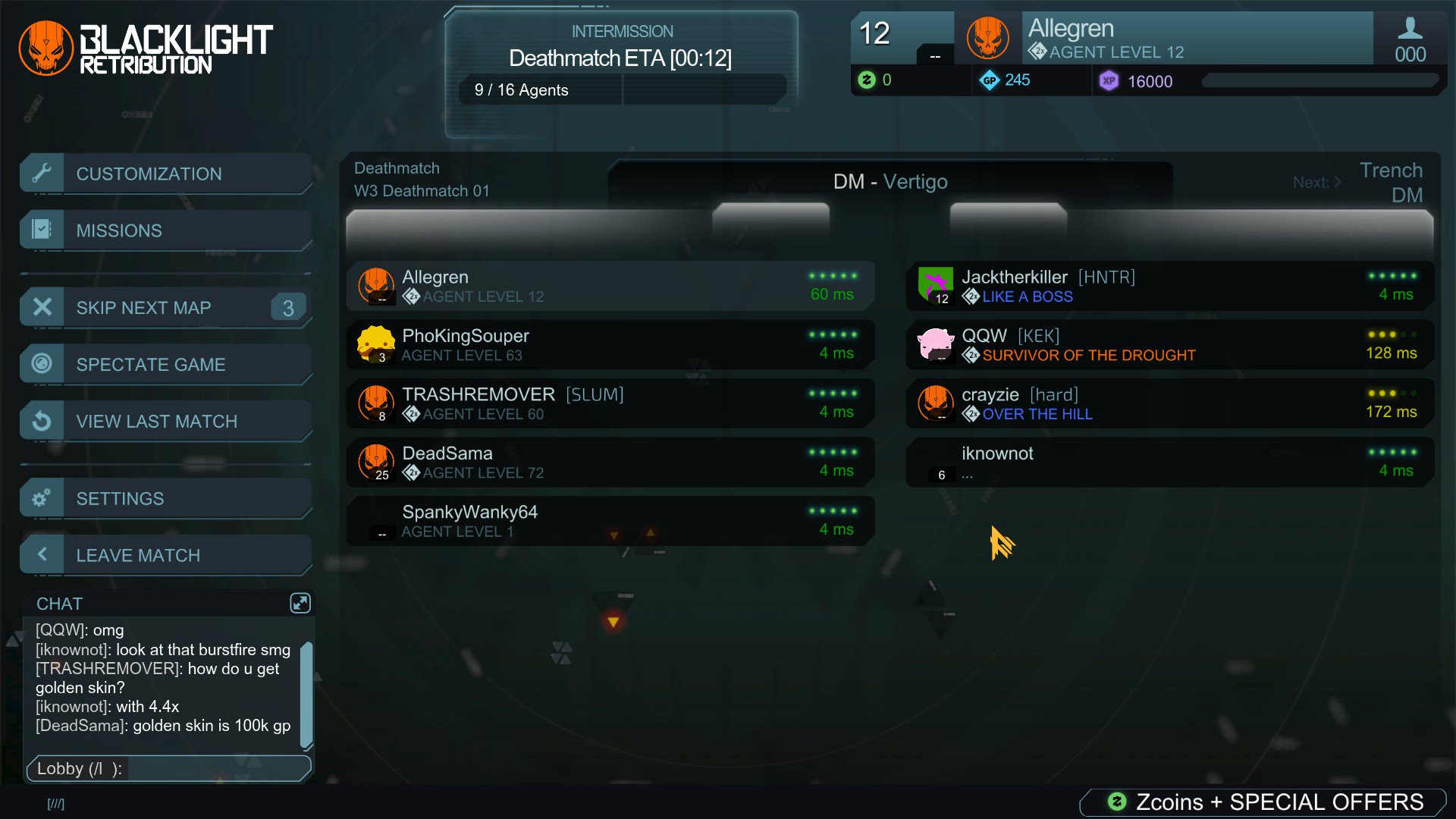Click the Skip Next Map X icon
The height and width of the screenshot is (819, 1456).
(42, 306)
